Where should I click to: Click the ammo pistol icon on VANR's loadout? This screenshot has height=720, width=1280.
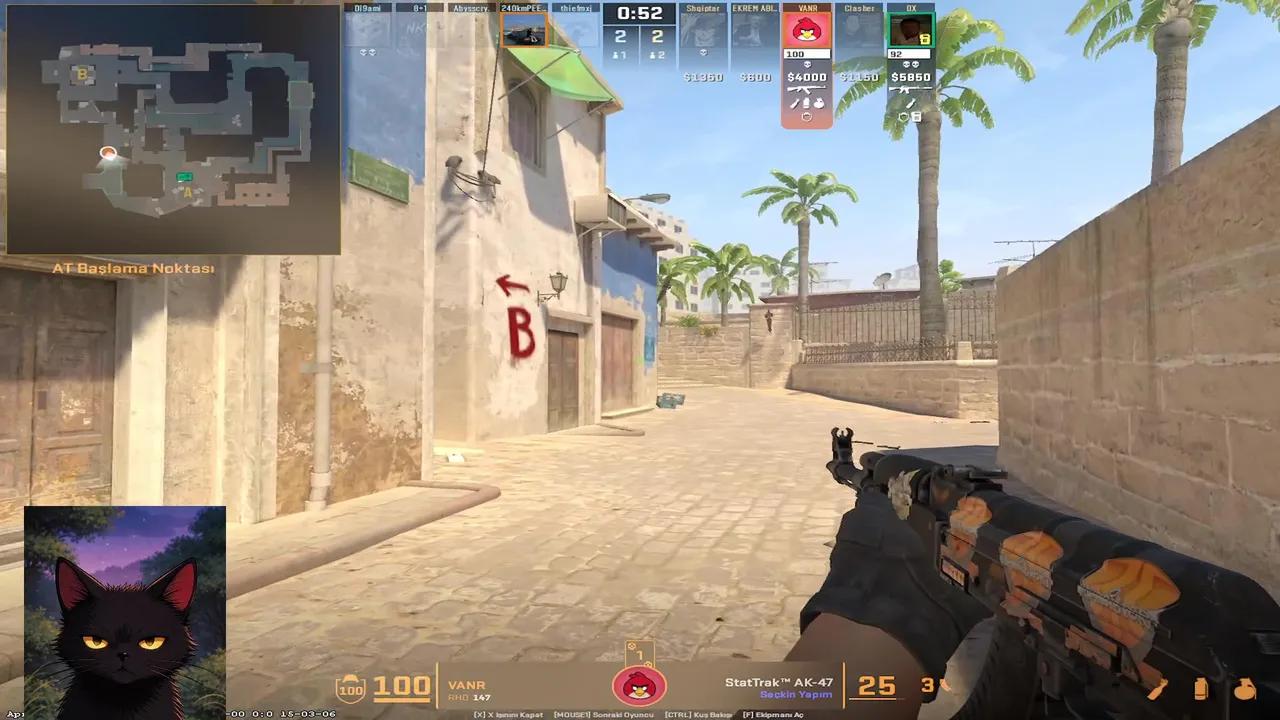click(807, 102)
